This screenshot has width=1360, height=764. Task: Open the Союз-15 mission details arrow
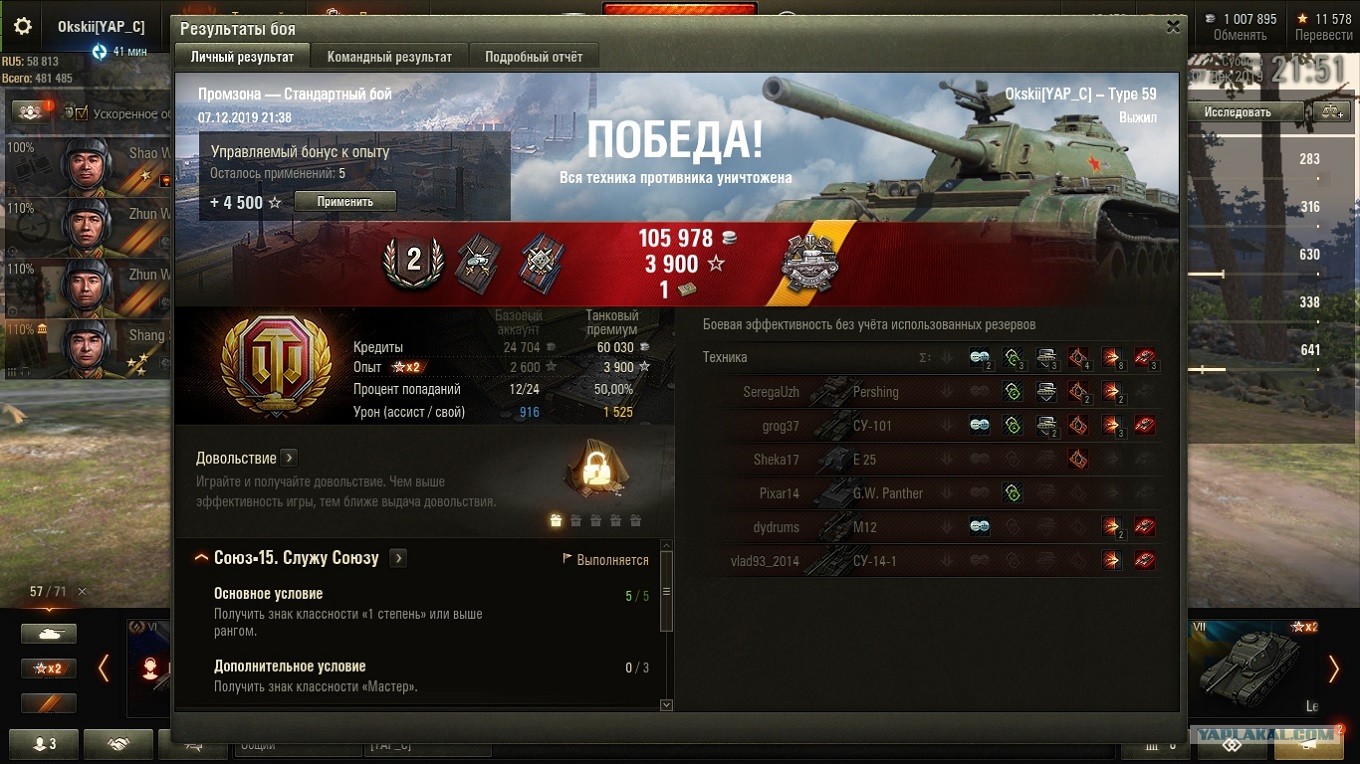[398, 558]
